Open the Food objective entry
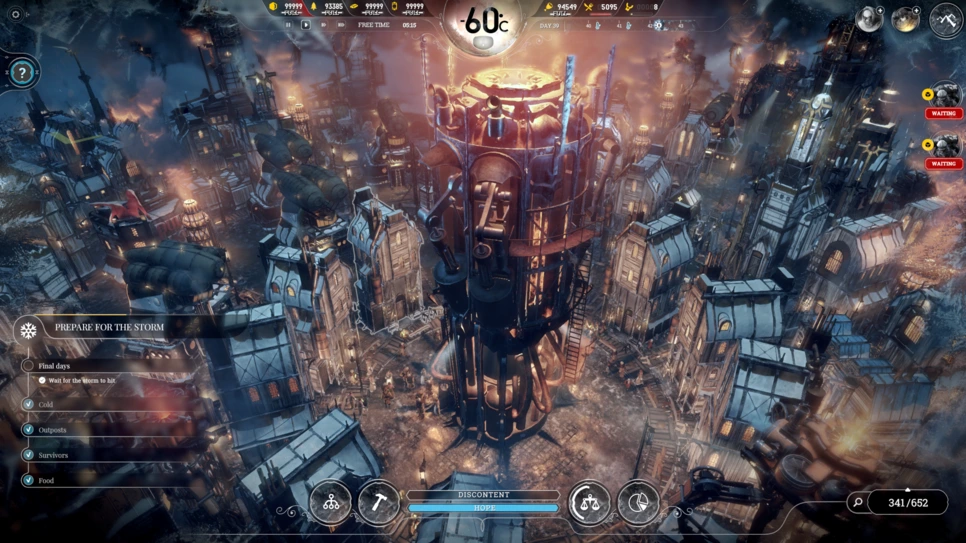 46,480
